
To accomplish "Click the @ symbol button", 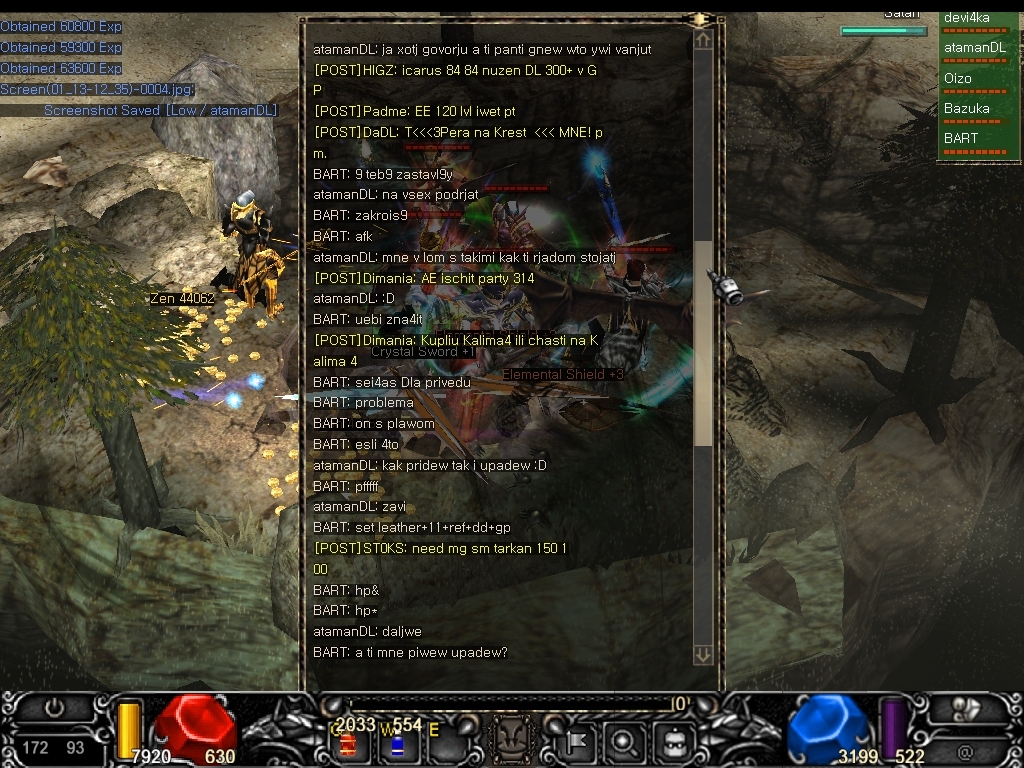I will pos(965,750).
